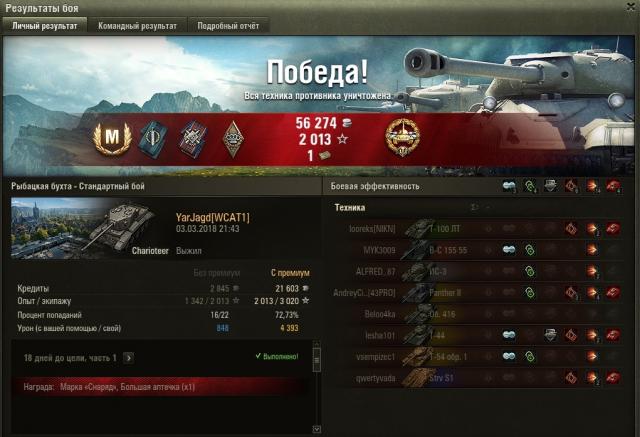Open the Подробный отчёт tab
Viewport: 640px width, 437px height.
[227, 26]
